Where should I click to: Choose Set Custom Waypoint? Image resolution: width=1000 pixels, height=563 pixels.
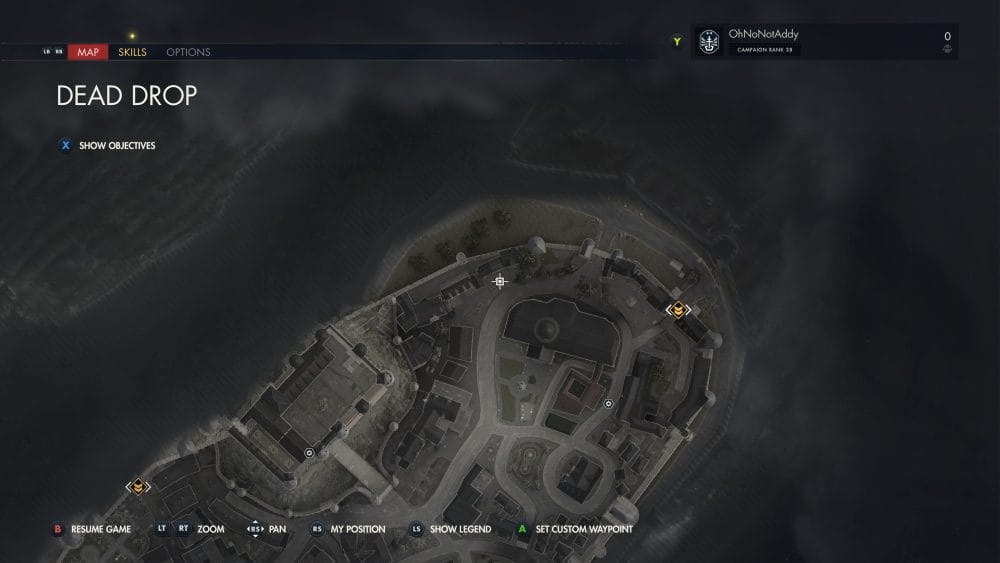pos(583,529)
